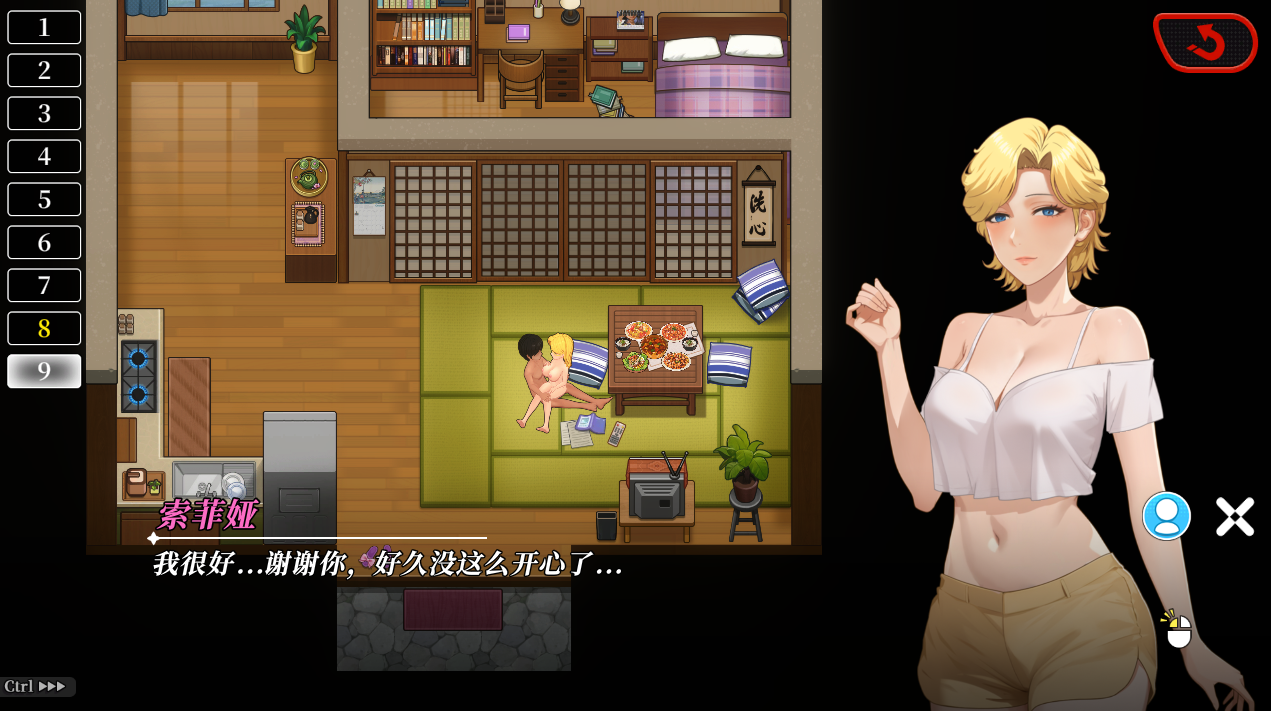Viewport: 1271px width, 711px height.
Task: Close the overlay with the white X
Action: 1234,517
